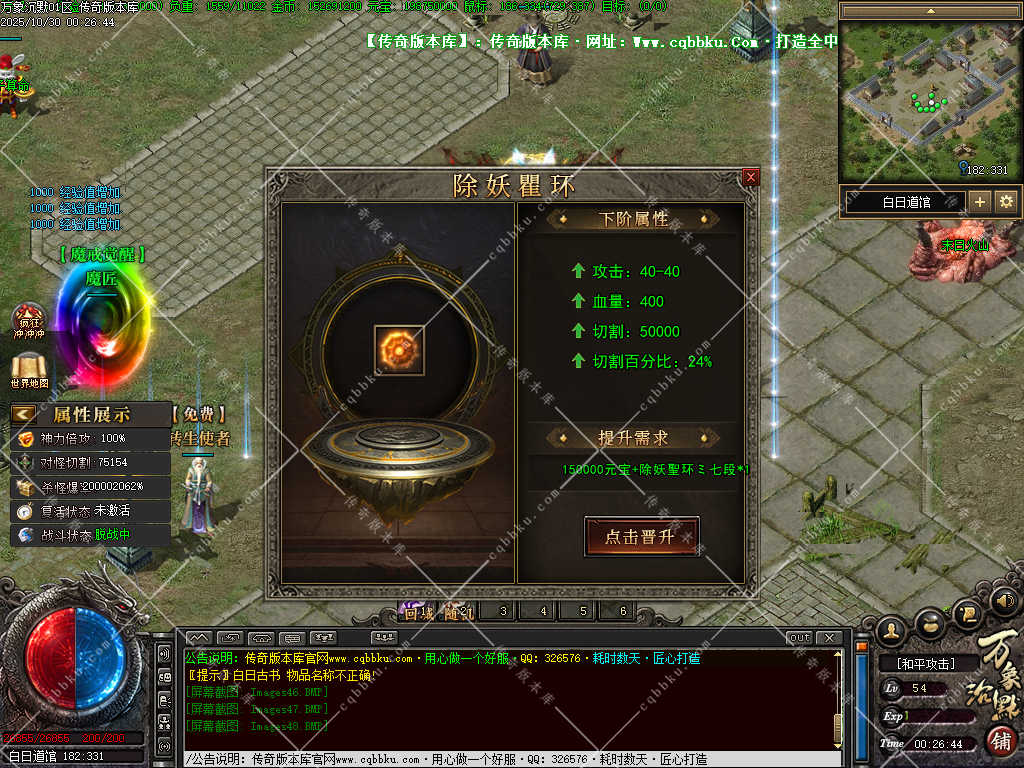Click the plus button beside 白日道馆
This screenshot has width=1024, height=768.
pyautogui.click(x=980, y=201)
